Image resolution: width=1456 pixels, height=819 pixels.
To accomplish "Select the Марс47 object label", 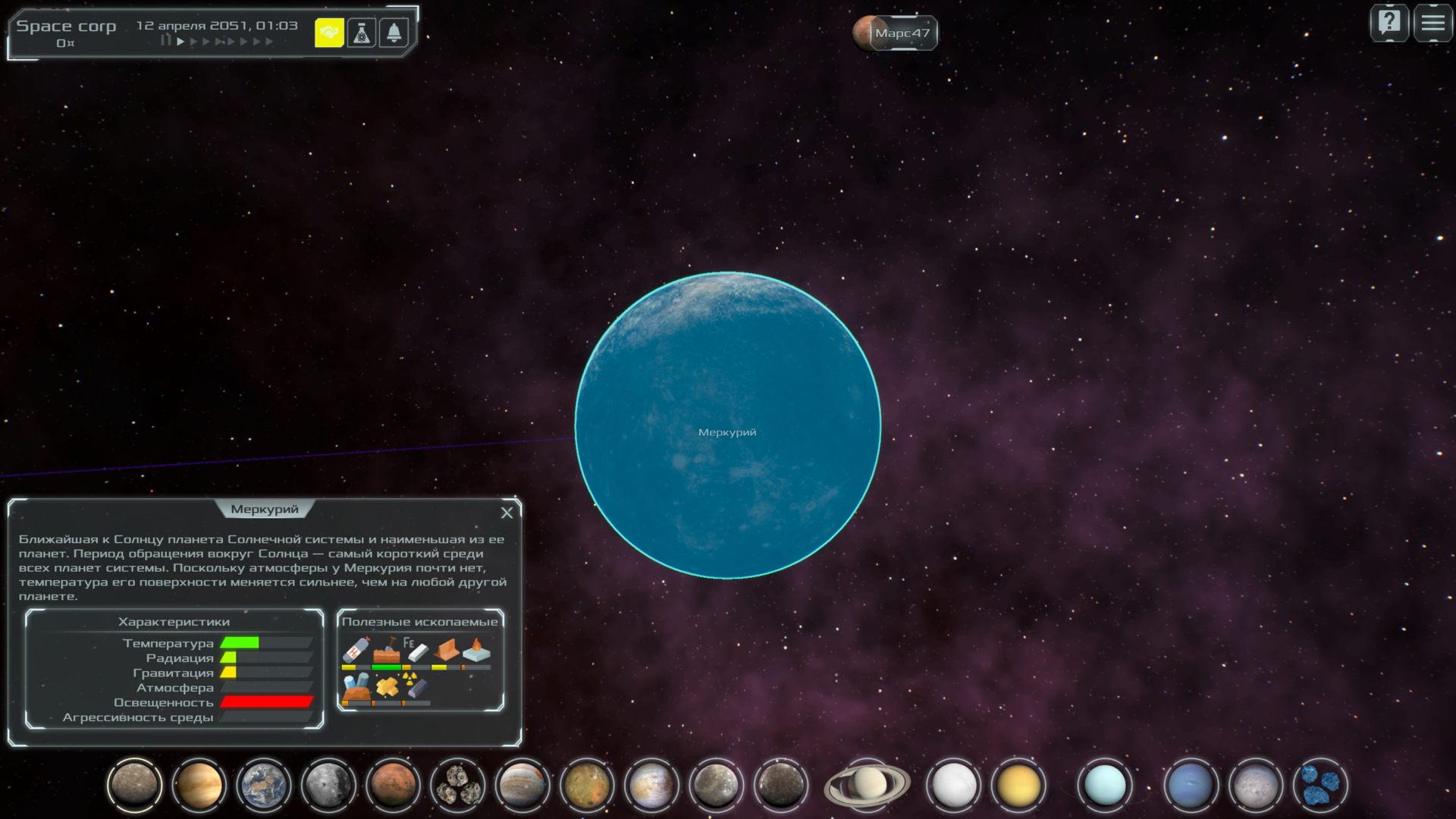I will (901, 33).
